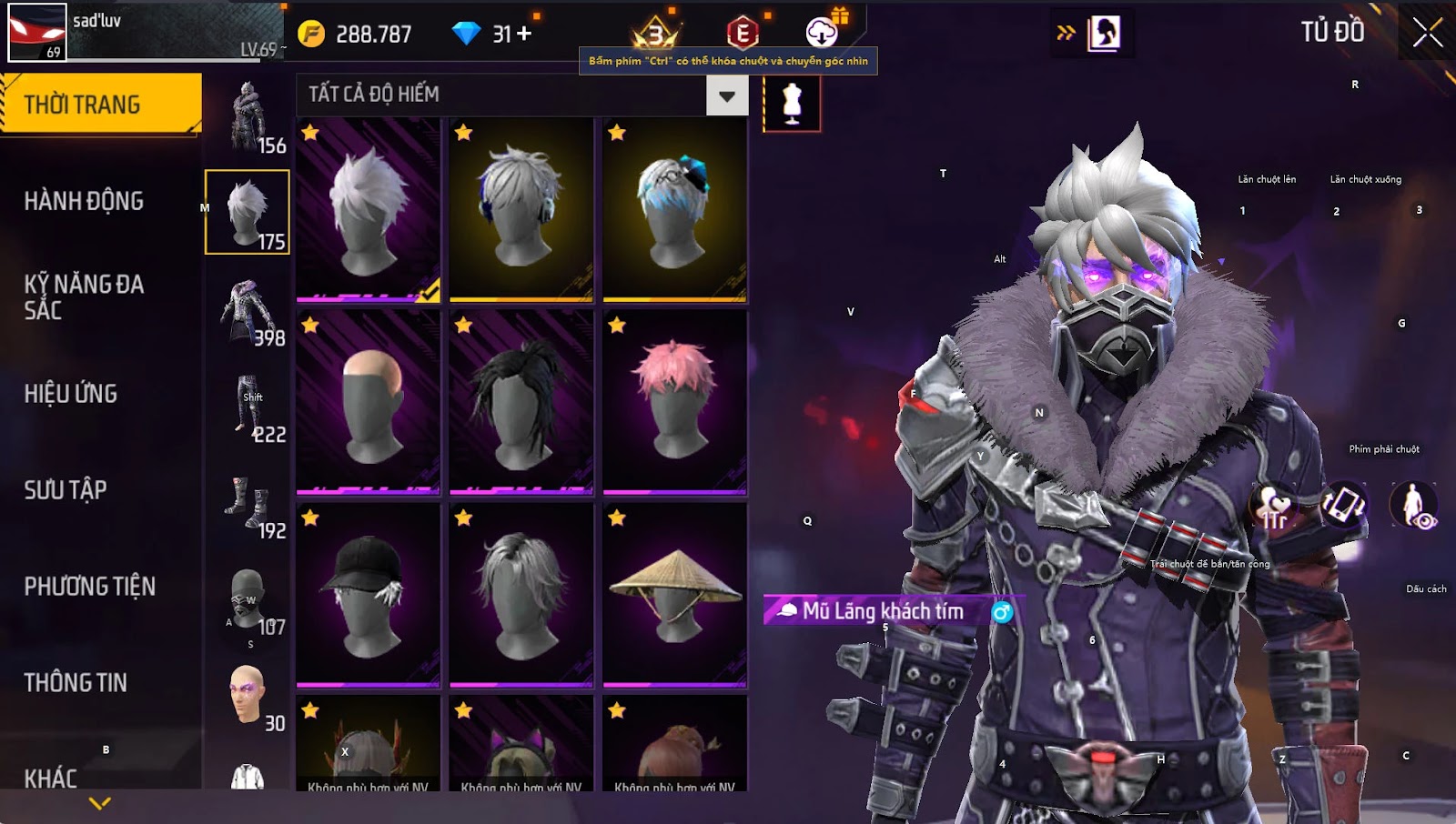This screenshot has height=824, width=1456.
Task: Open the THÔNG TIN section
Action: click(76, 683)
